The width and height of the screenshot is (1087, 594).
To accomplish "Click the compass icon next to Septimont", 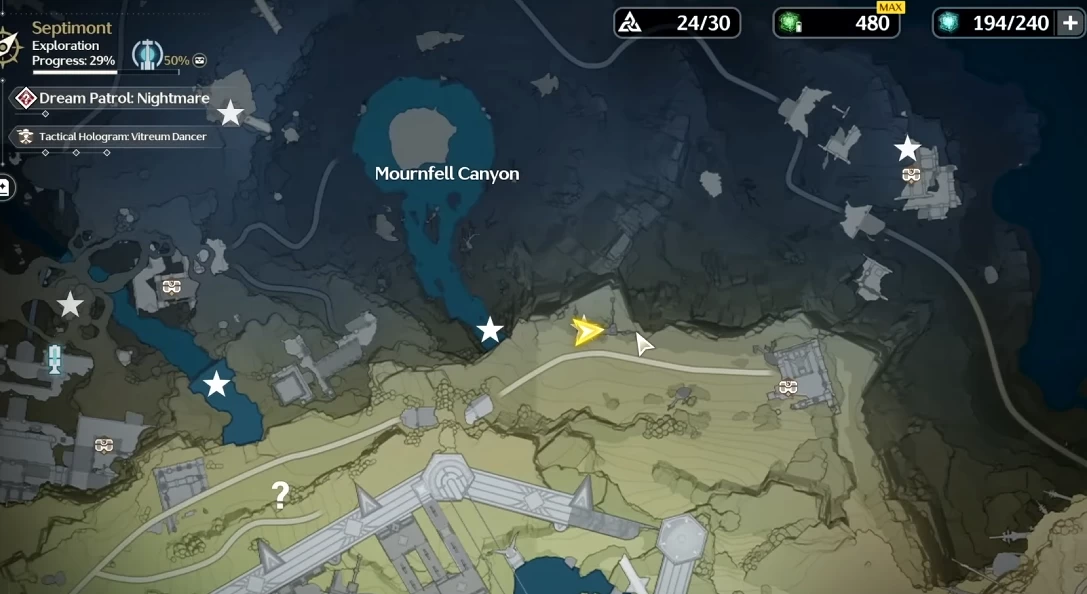I will [x=8, y=43].
